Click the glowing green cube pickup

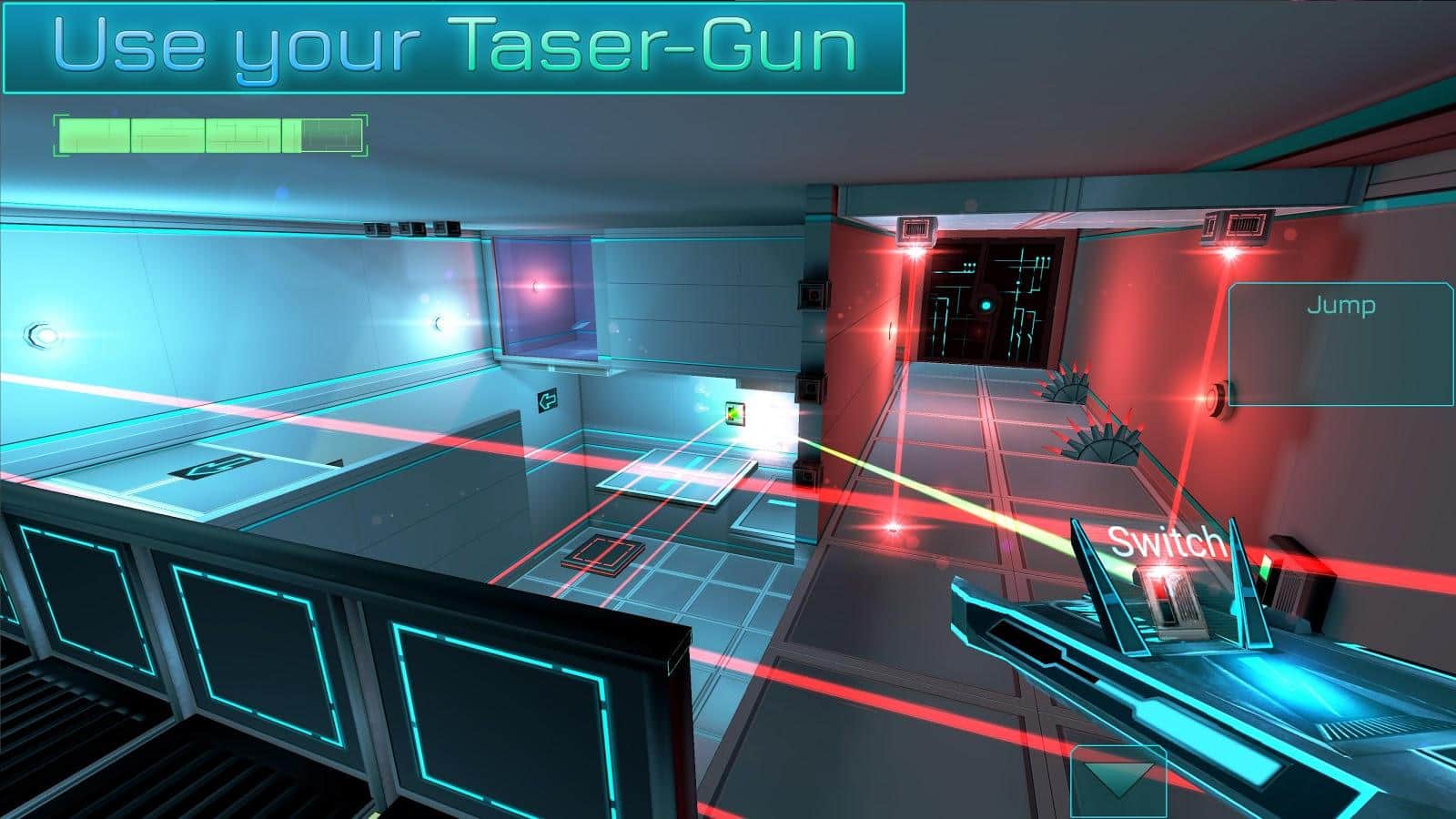(733, 415)
